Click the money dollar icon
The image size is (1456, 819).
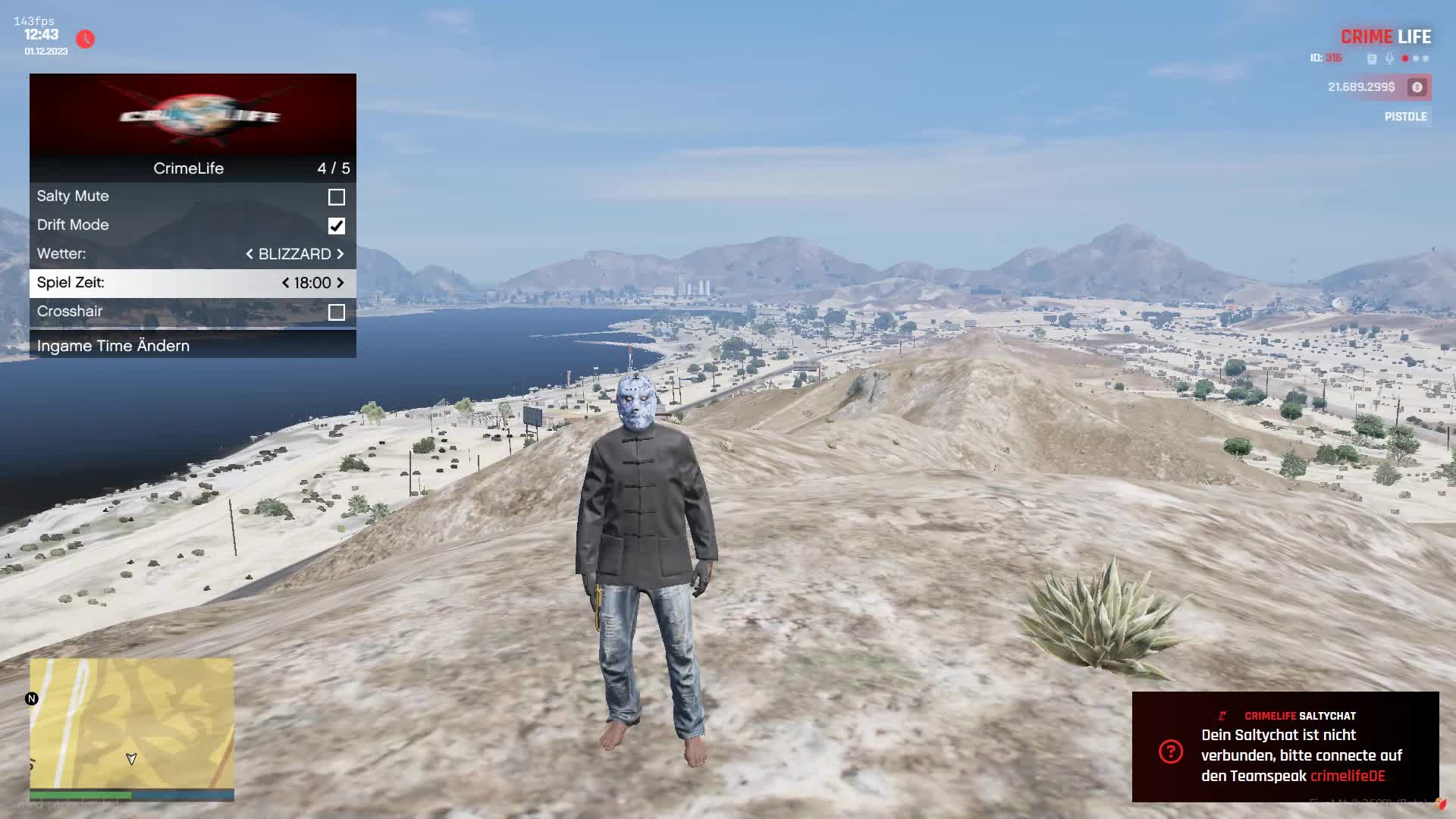[x=1417, y=87]
